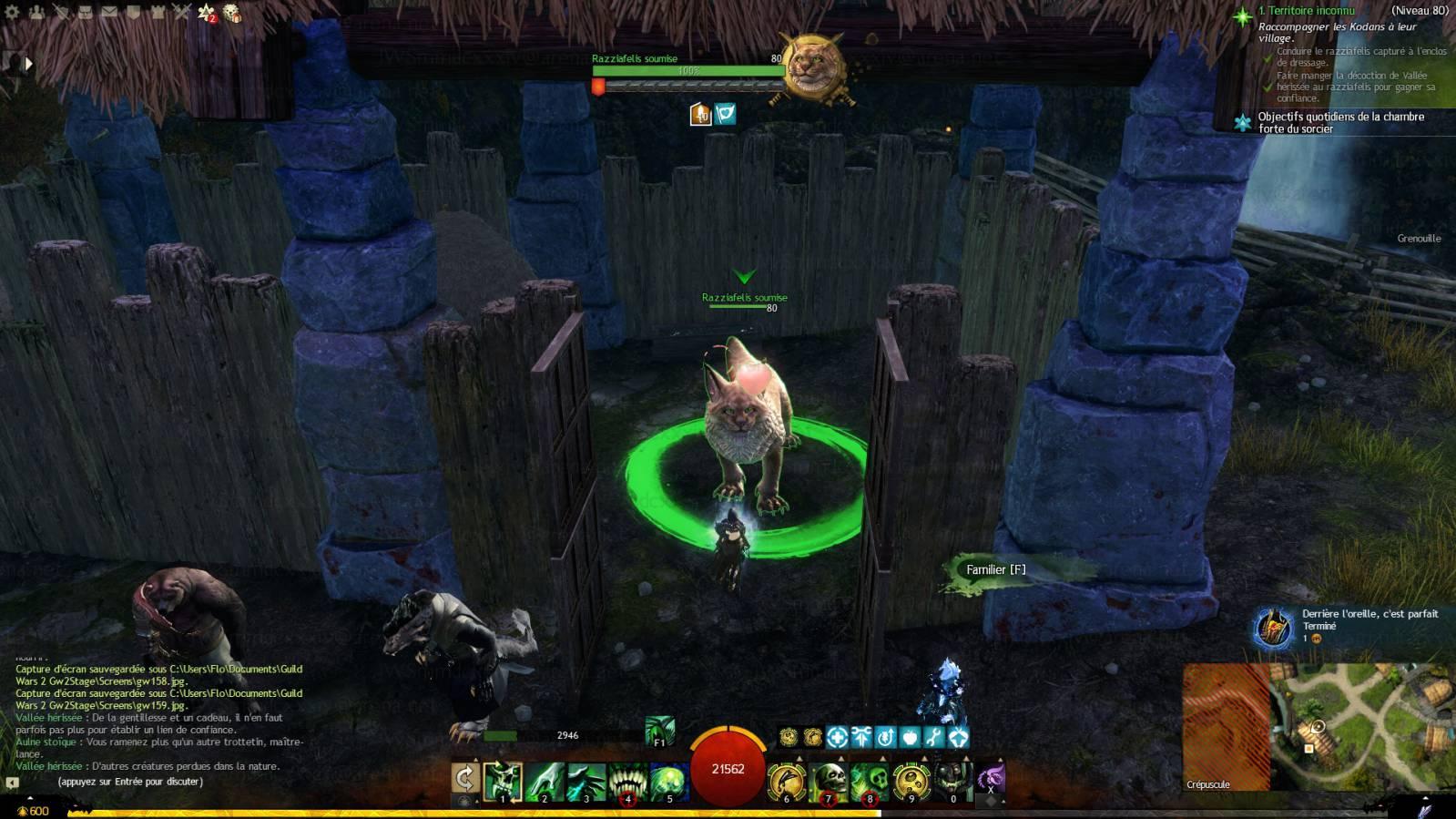Click the weapon swap arrow button
Image resolution: width=1456 pixels, height=819 pixels.
(x=464, y=780)
